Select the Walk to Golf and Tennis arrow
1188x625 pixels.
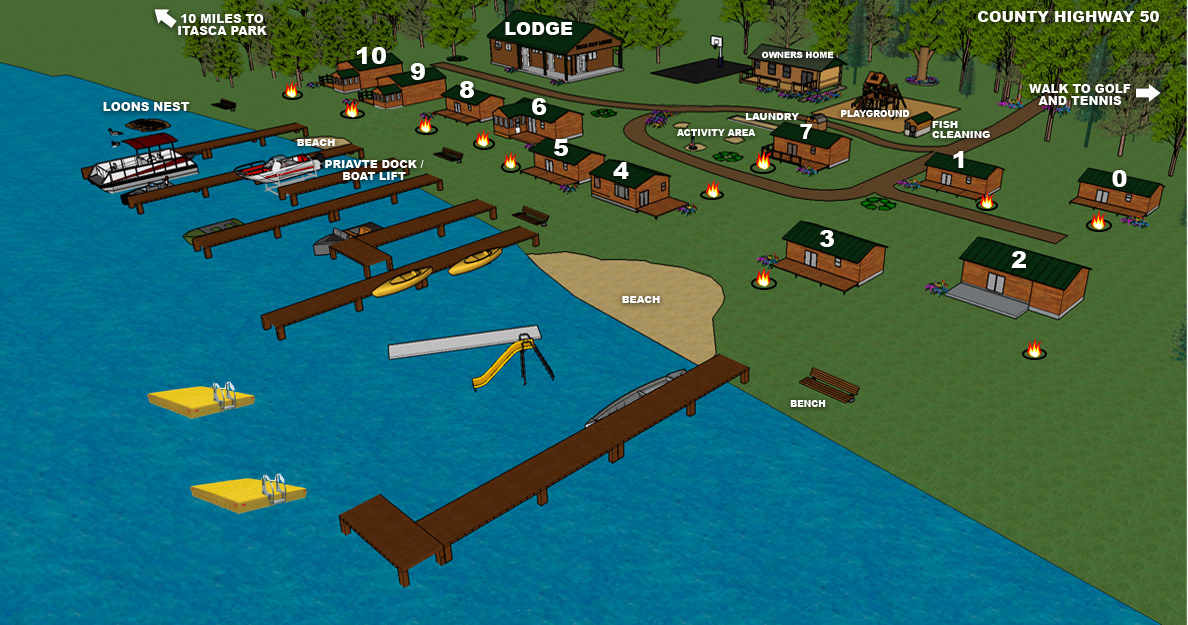pyautogui.click(x=1147, y=93)
